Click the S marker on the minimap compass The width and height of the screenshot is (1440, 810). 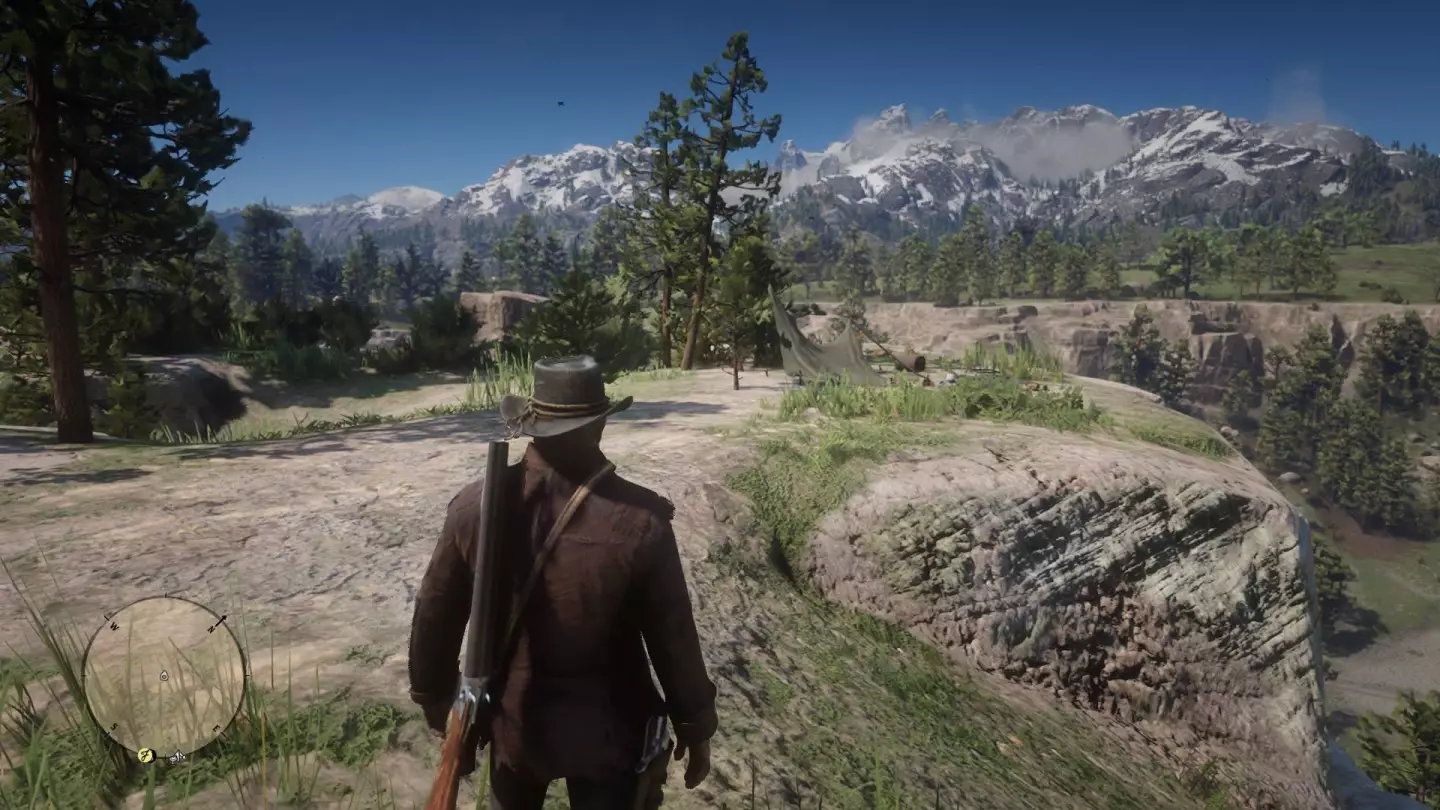113,727
